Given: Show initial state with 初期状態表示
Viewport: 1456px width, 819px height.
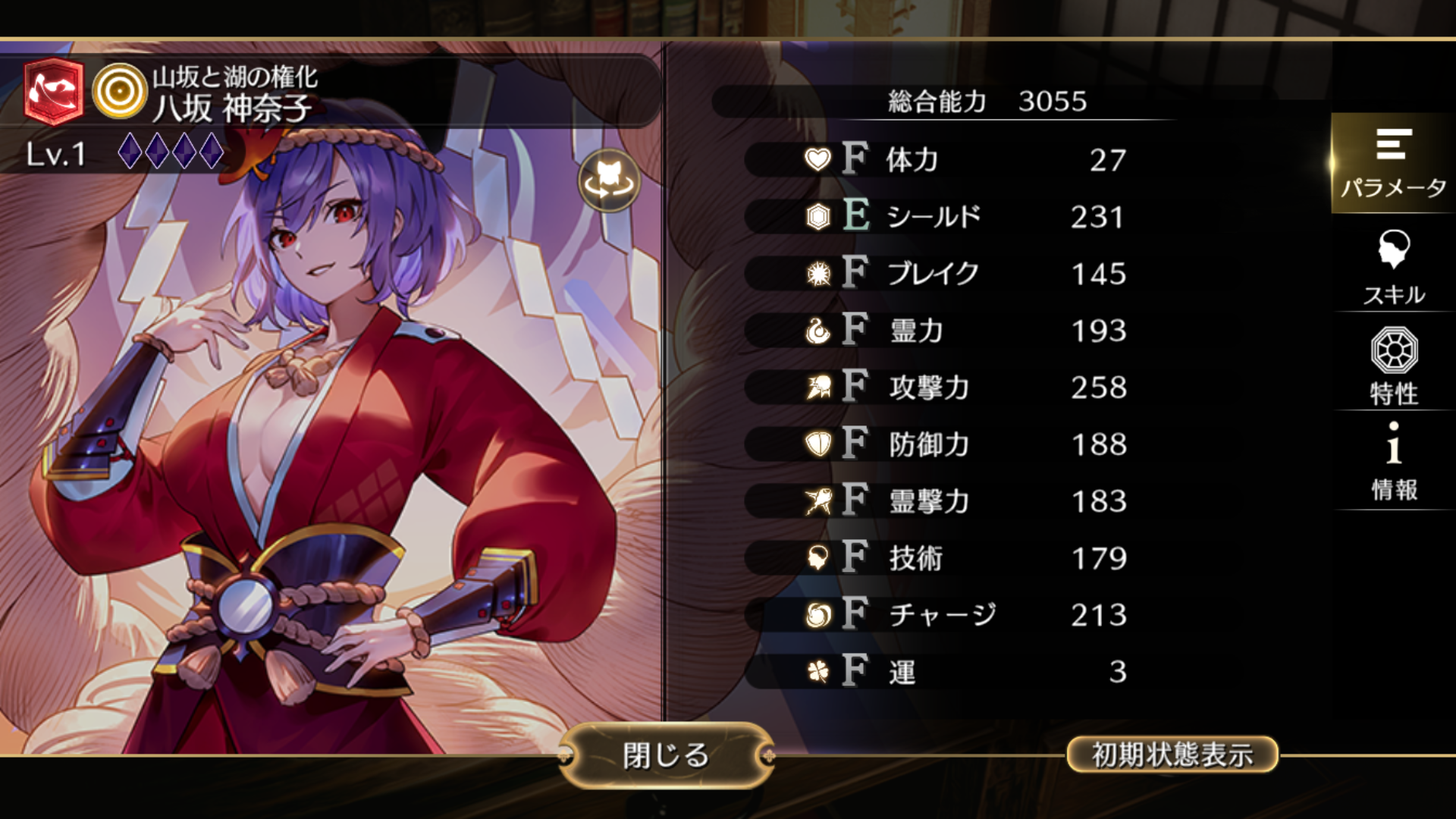Looking at the screenshot, I should [1172, 755].
